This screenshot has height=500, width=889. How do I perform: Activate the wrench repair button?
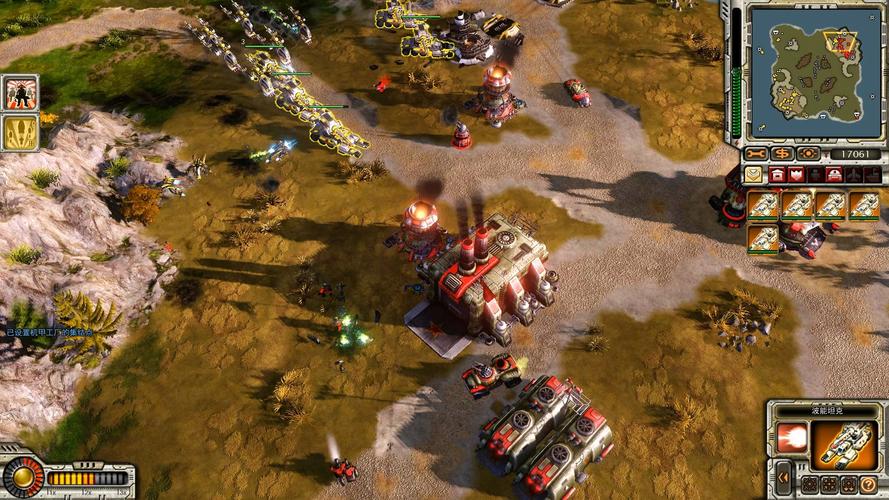tap(755, 153)
